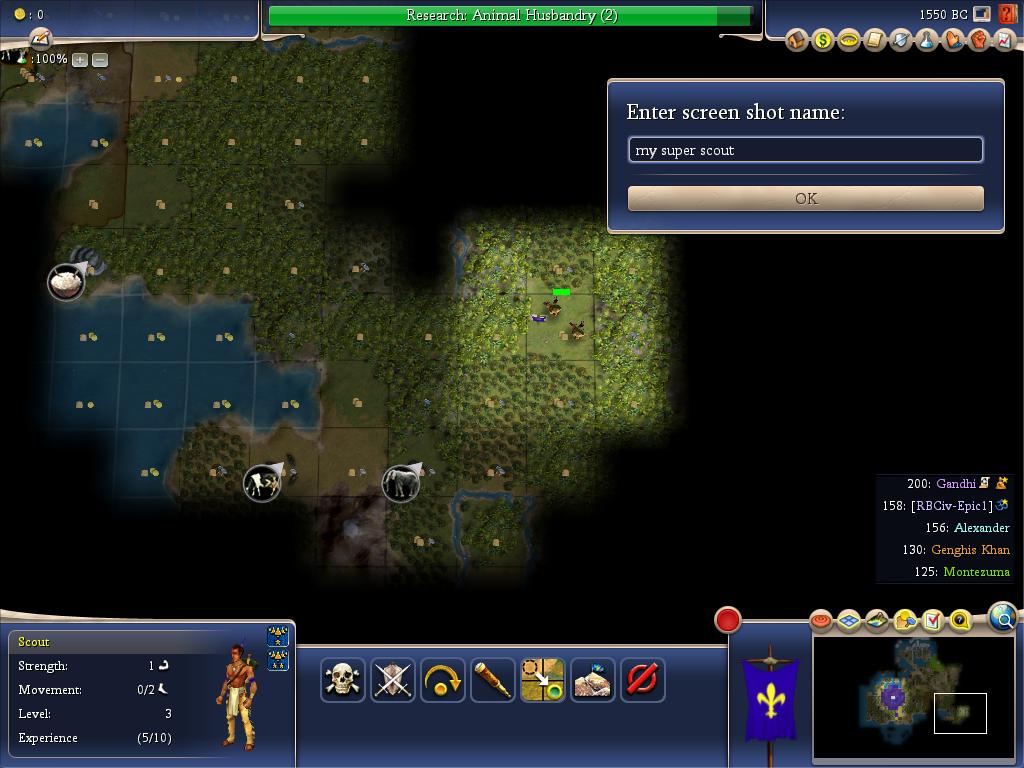Choose the Fortify crossed-swords shield action
This screenshot has width=1024, height=768.
pyautogui.click(x=393, y=680)
